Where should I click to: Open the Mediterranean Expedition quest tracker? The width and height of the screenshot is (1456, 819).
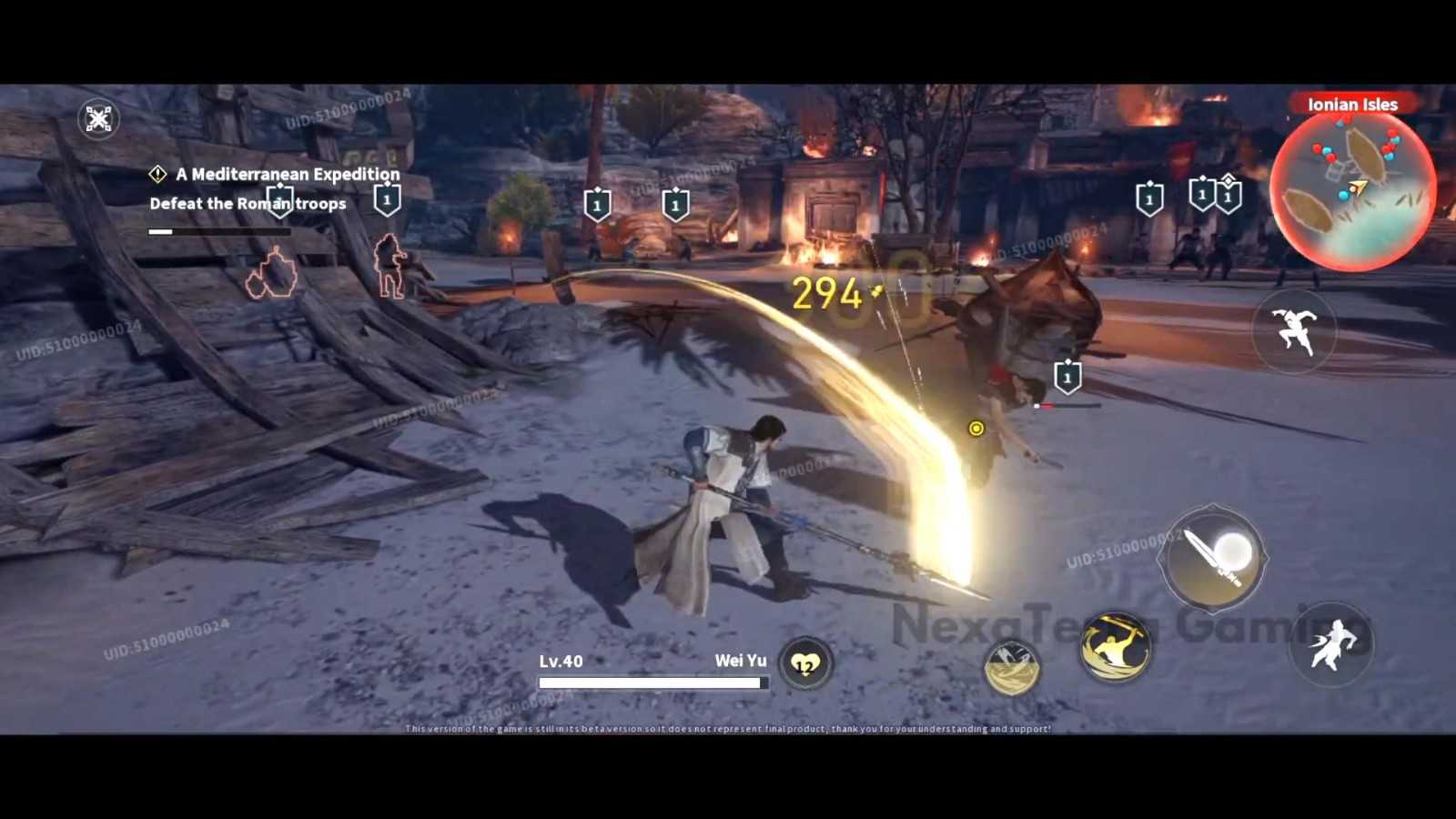pyautogui.click(x=287, y=174)
